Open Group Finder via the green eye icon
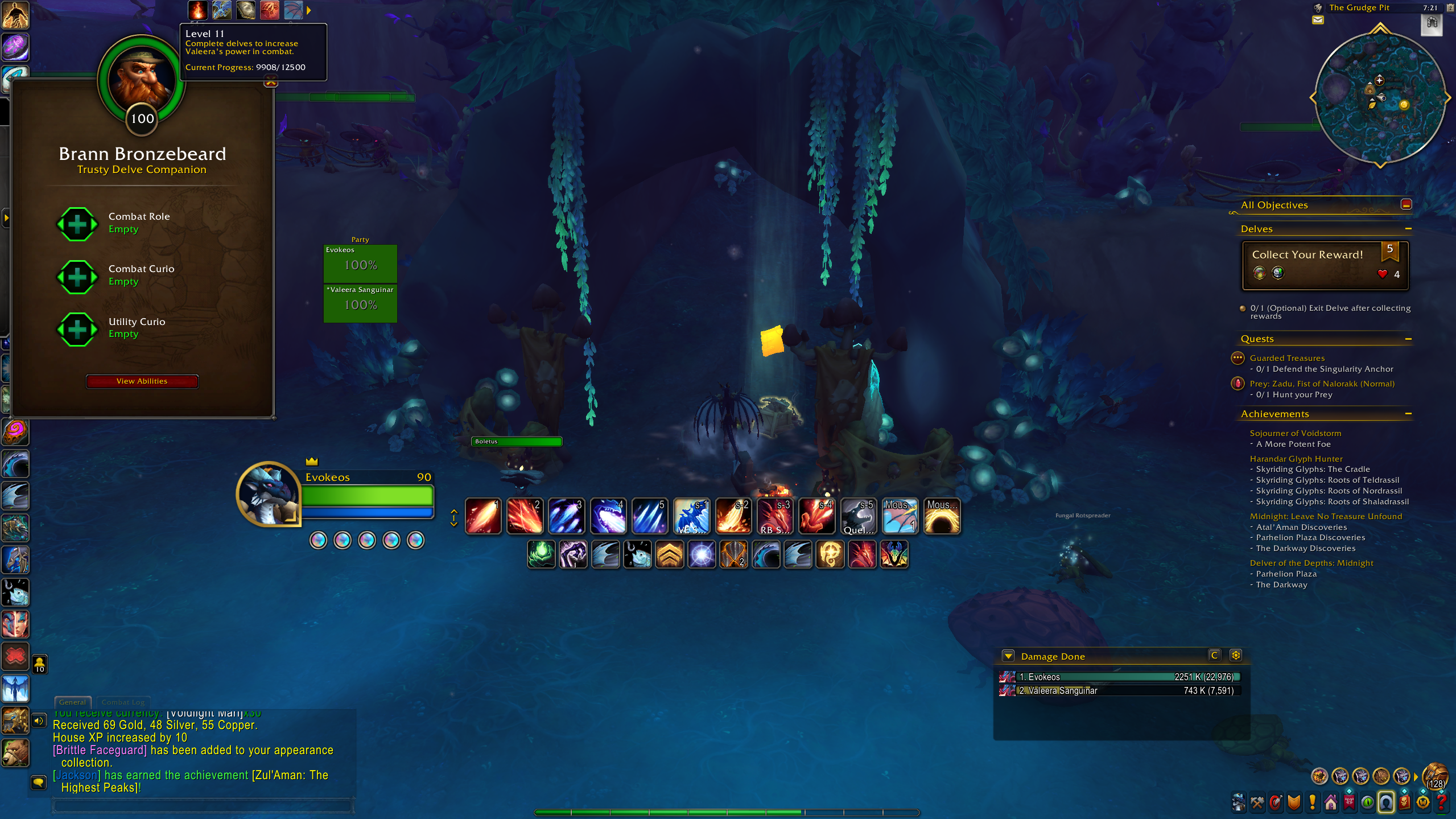1456x819 pixels. pos(1367,802)
